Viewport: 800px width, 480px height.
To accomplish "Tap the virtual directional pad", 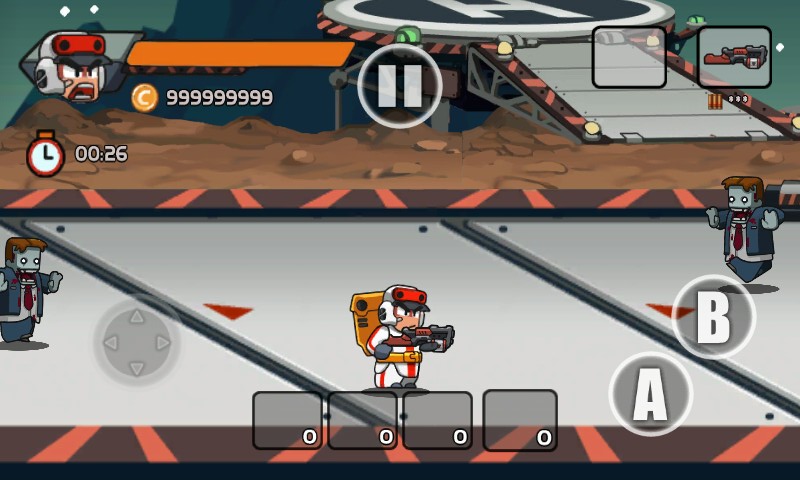I will pos(137,343).
